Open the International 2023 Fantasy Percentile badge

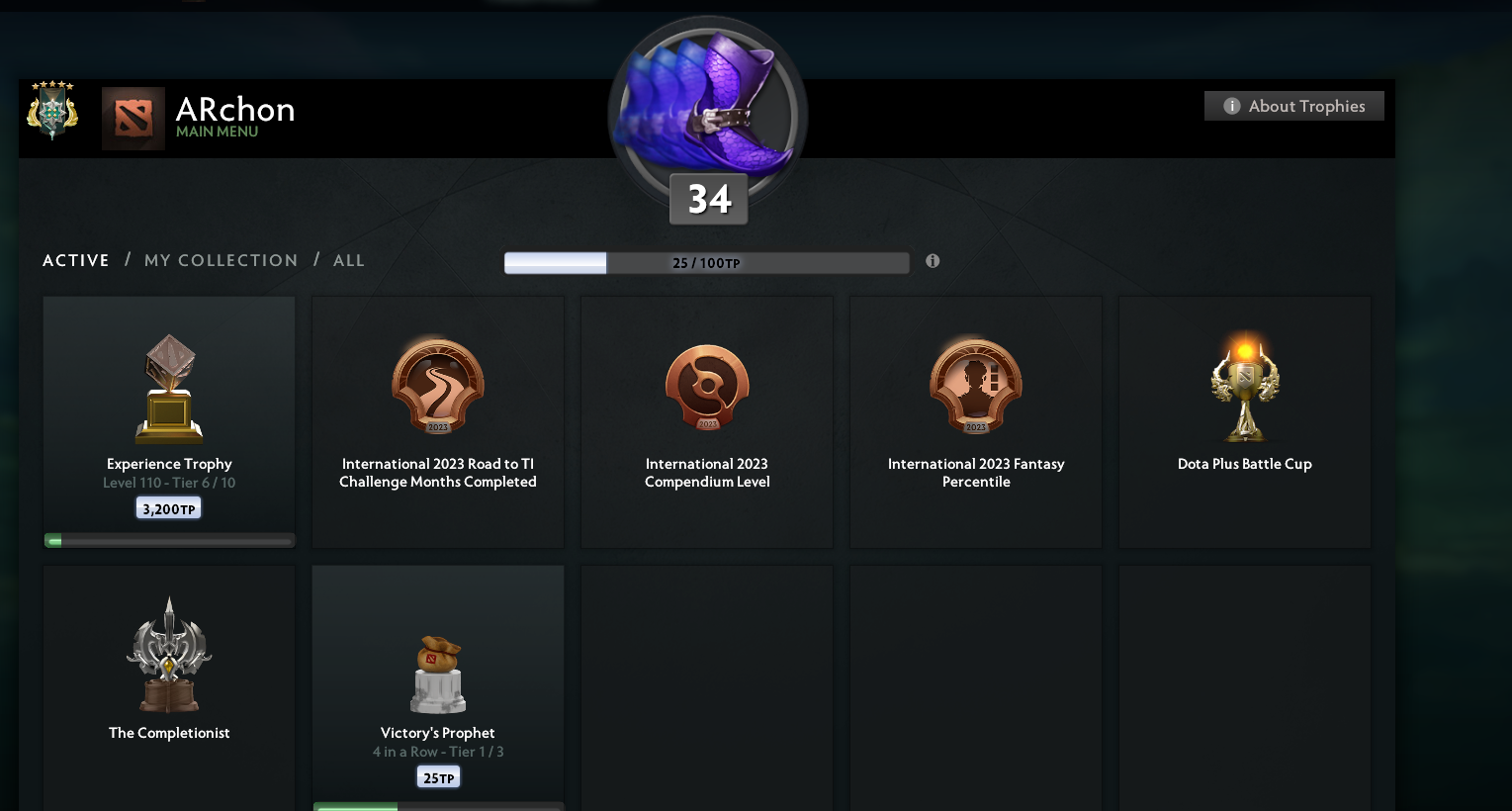point(975,387)
